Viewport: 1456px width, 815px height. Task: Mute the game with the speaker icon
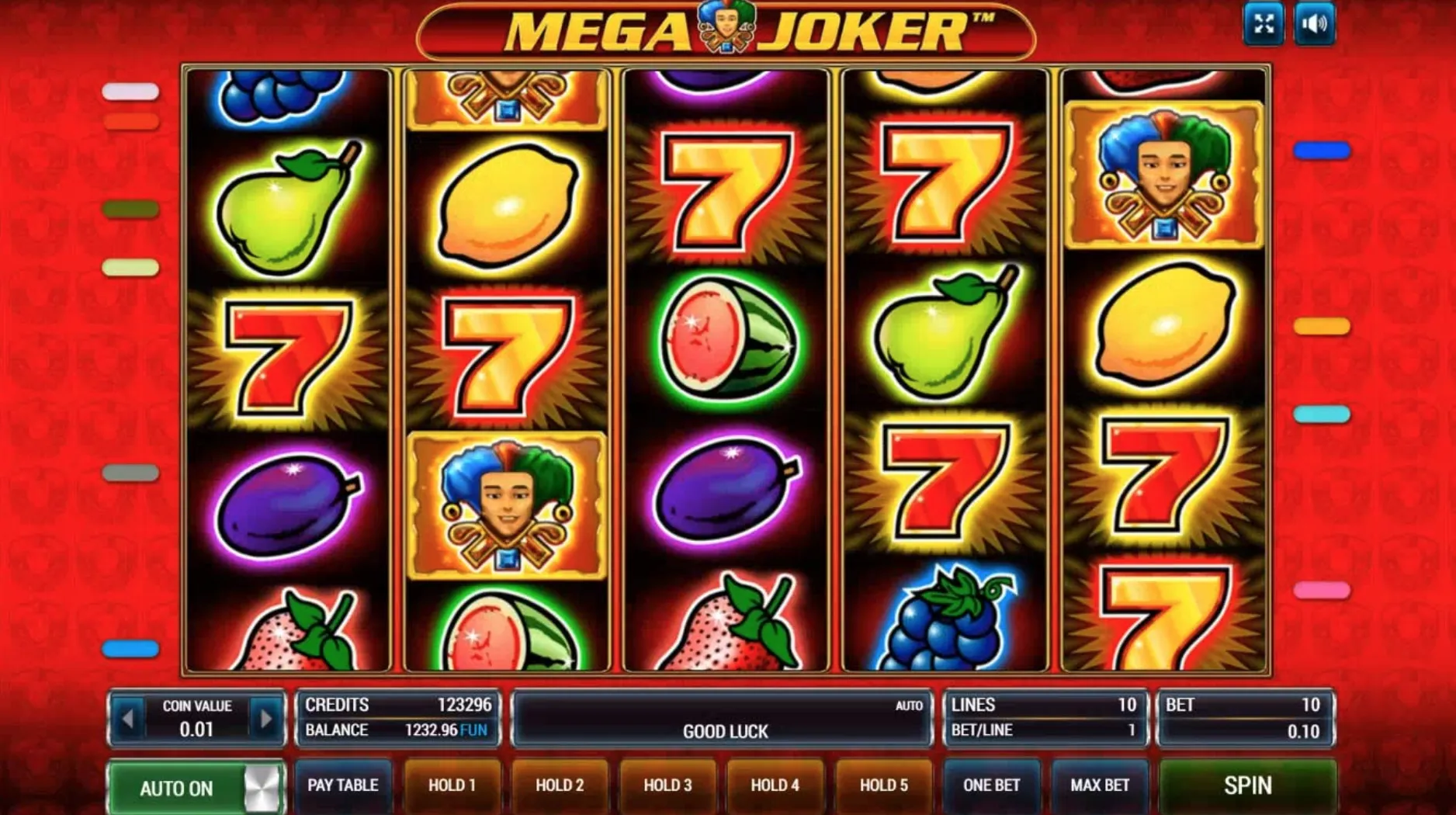click(1316, 24)
